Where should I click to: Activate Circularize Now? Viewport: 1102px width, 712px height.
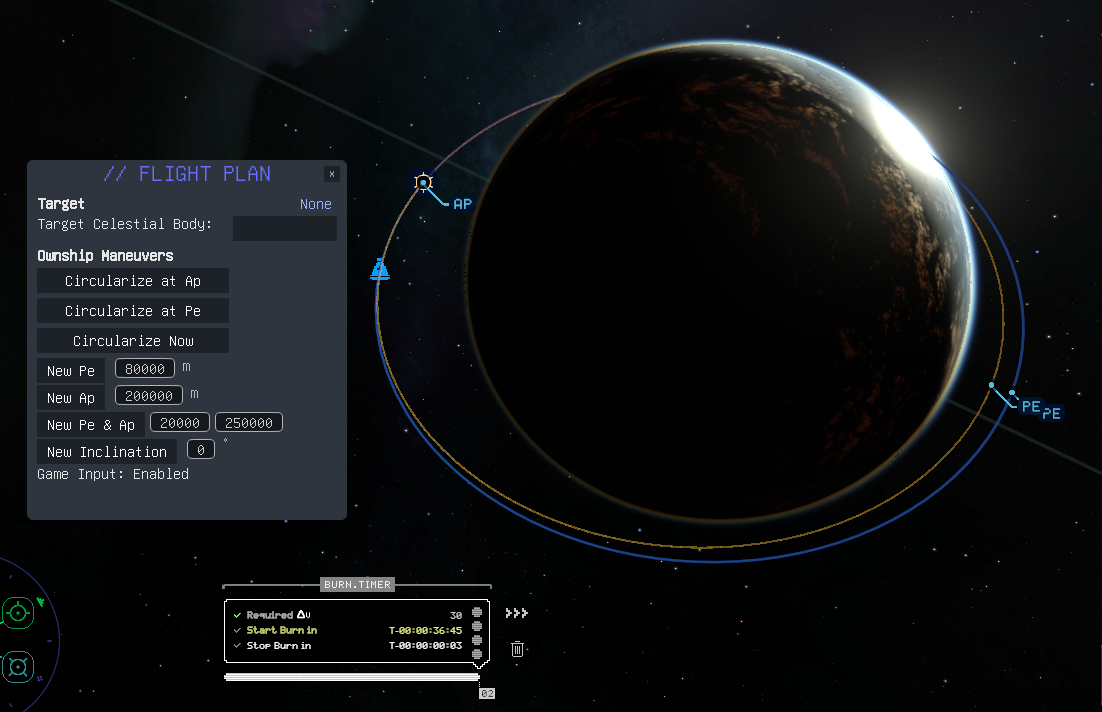click(133, 341)
